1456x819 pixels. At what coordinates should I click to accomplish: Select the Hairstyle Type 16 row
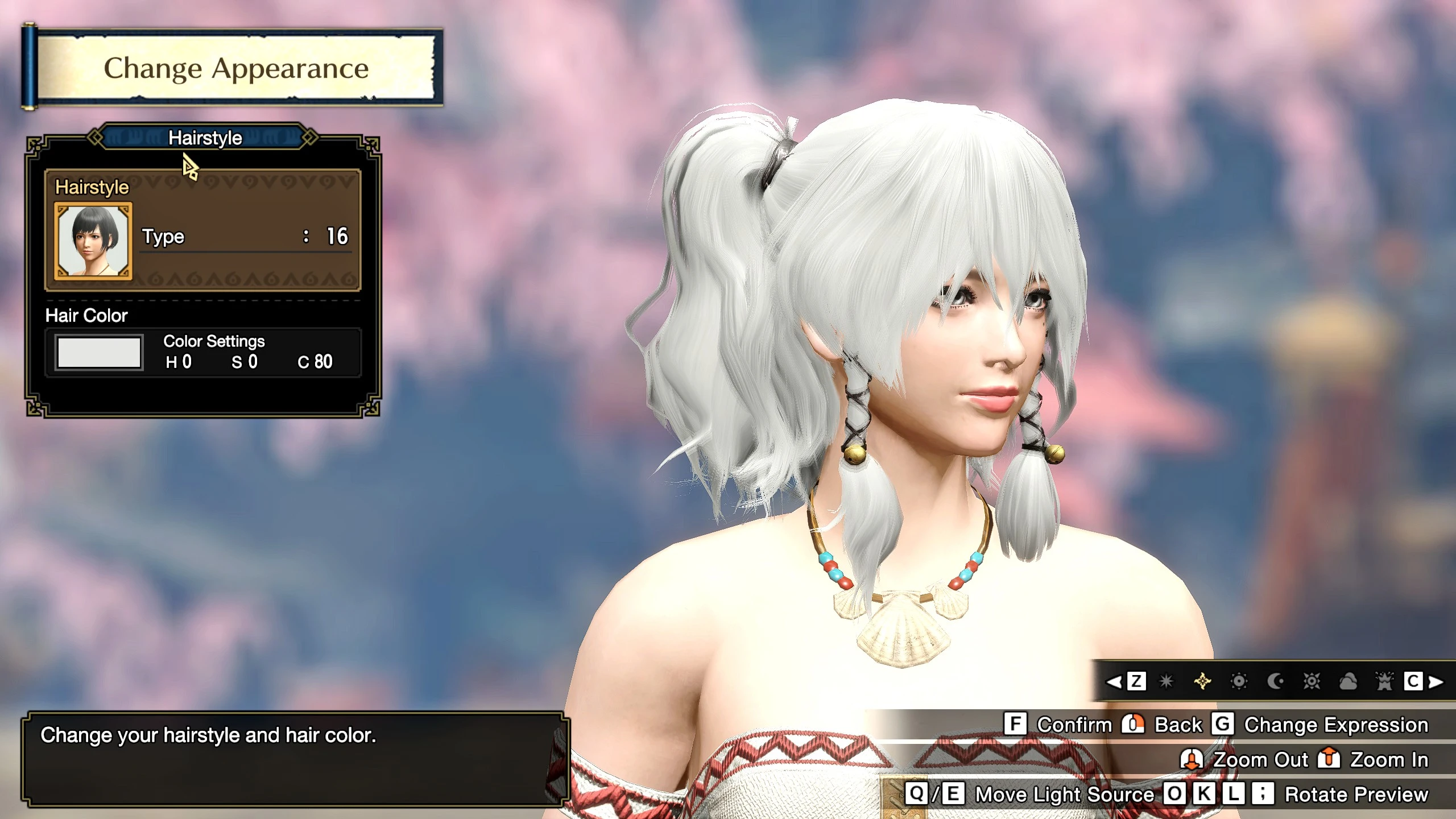point(246,236)
